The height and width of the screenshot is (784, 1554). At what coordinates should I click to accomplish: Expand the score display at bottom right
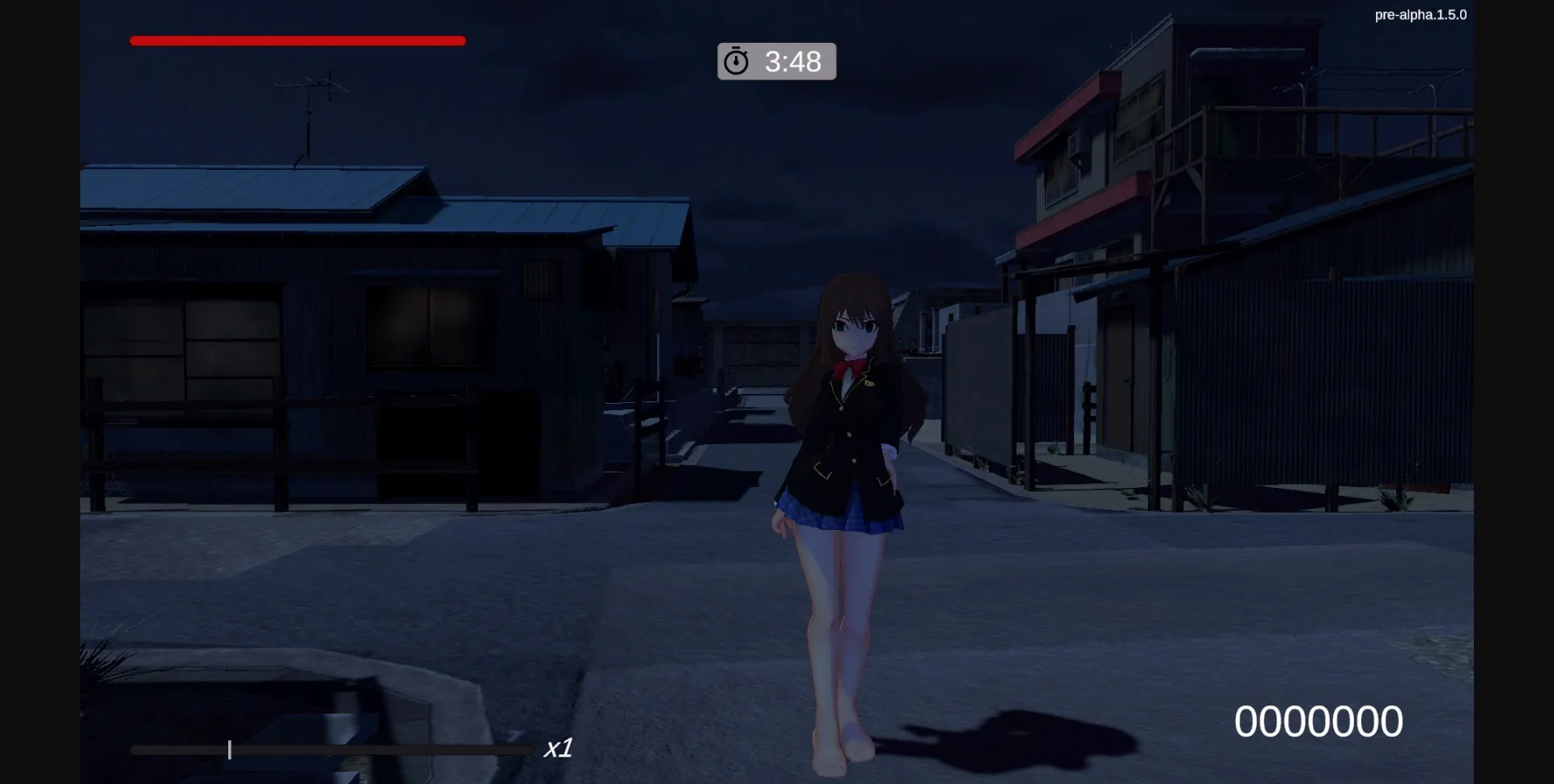1320,719
